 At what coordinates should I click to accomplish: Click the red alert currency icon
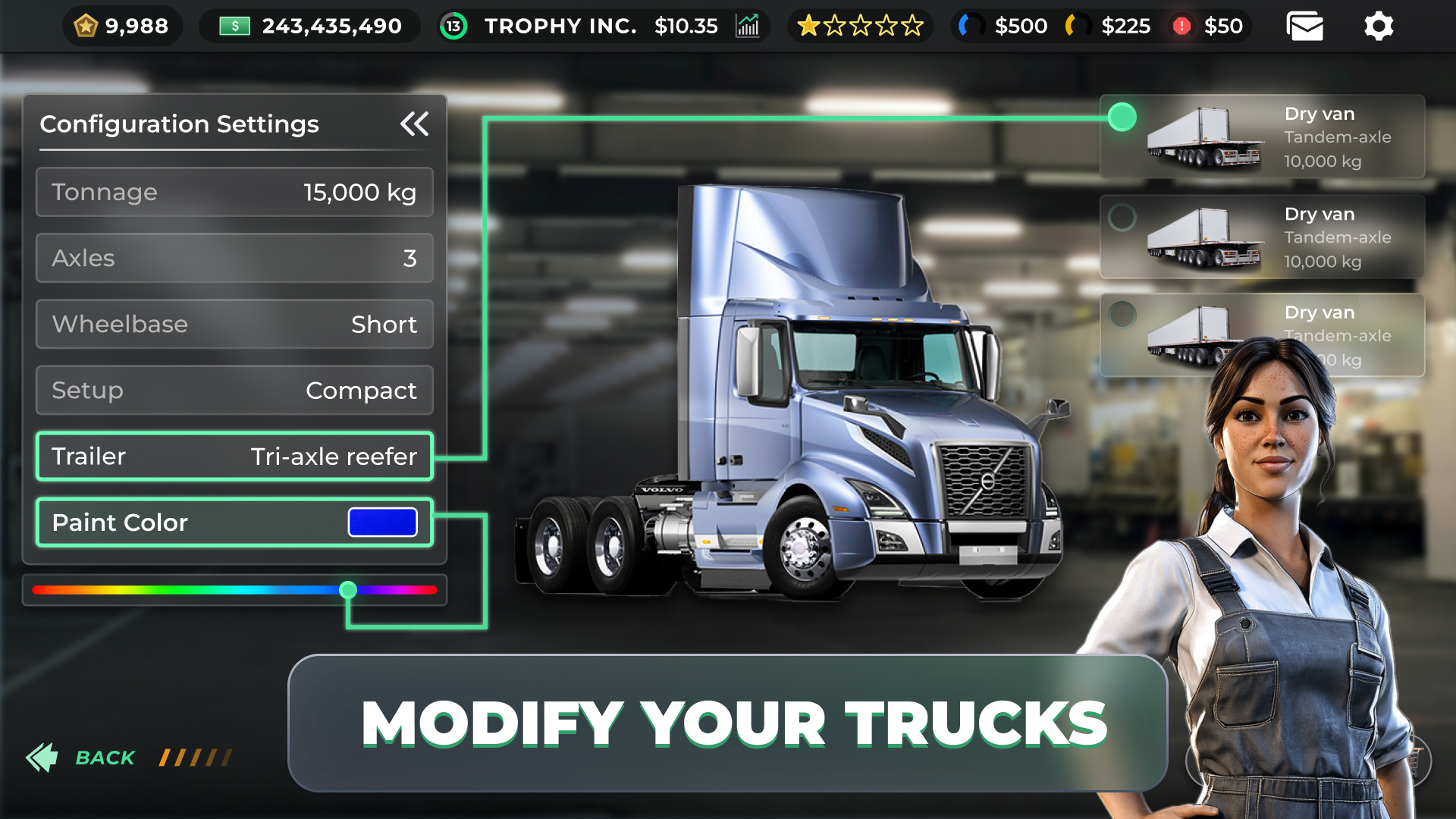click(x=1181, y=25)
